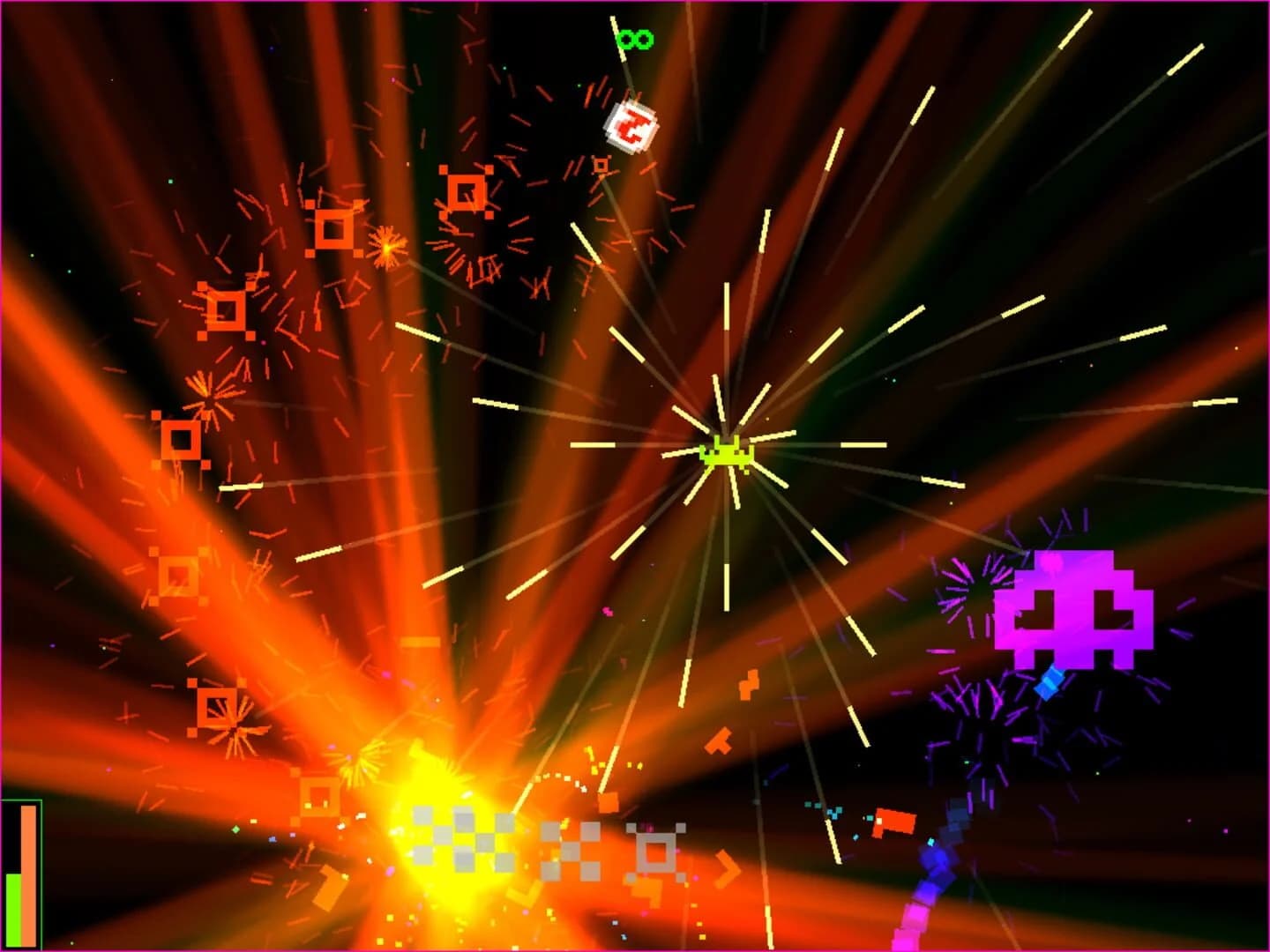The width and height of the screenshot is (1270, 952).
Task: Click the orange S-shaped tetromino piece
Action: point(748,683)
